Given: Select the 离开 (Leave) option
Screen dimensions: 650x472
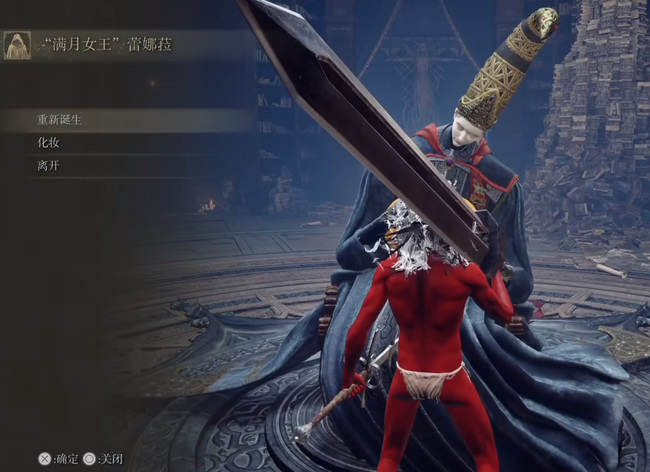Looking at the screenshot, I should click(49, 166).
